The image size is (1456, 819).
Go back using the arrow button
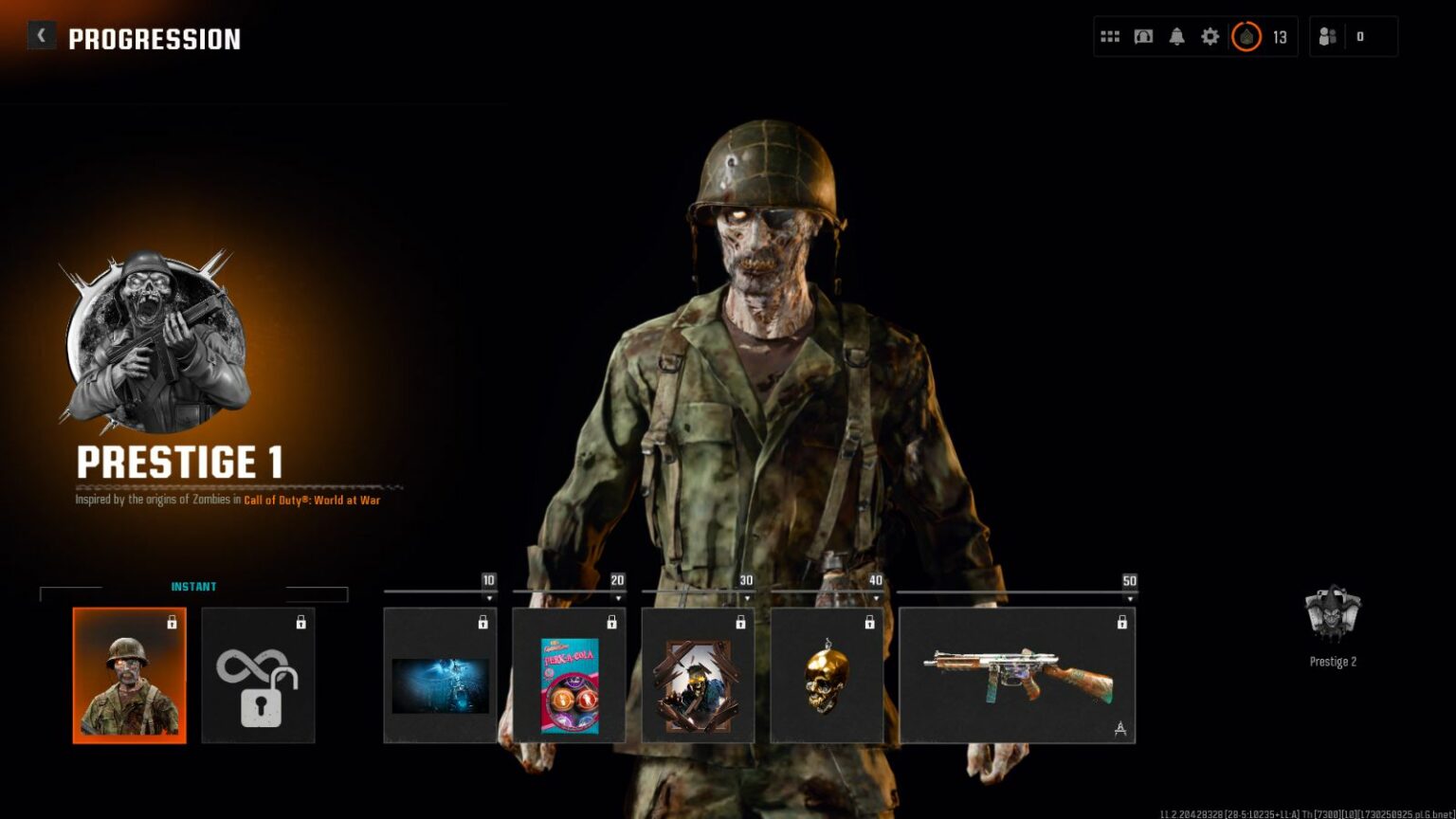(42, 34)
